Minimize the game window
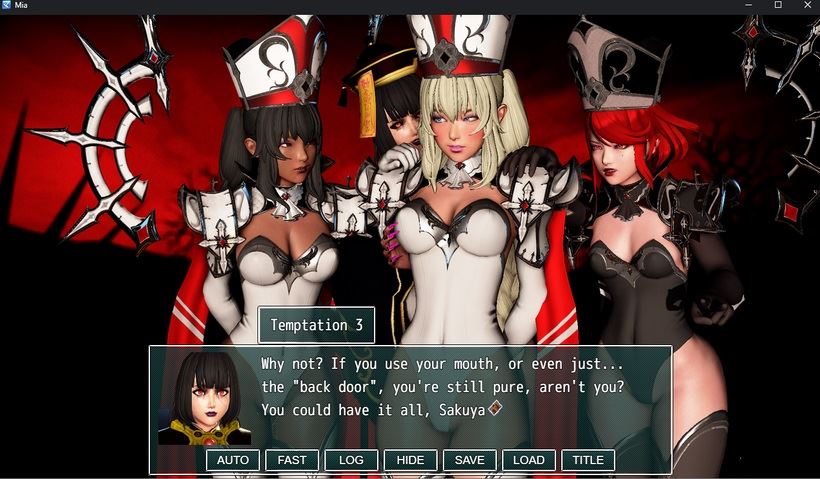820x479 pixels. tap(750, 5)
